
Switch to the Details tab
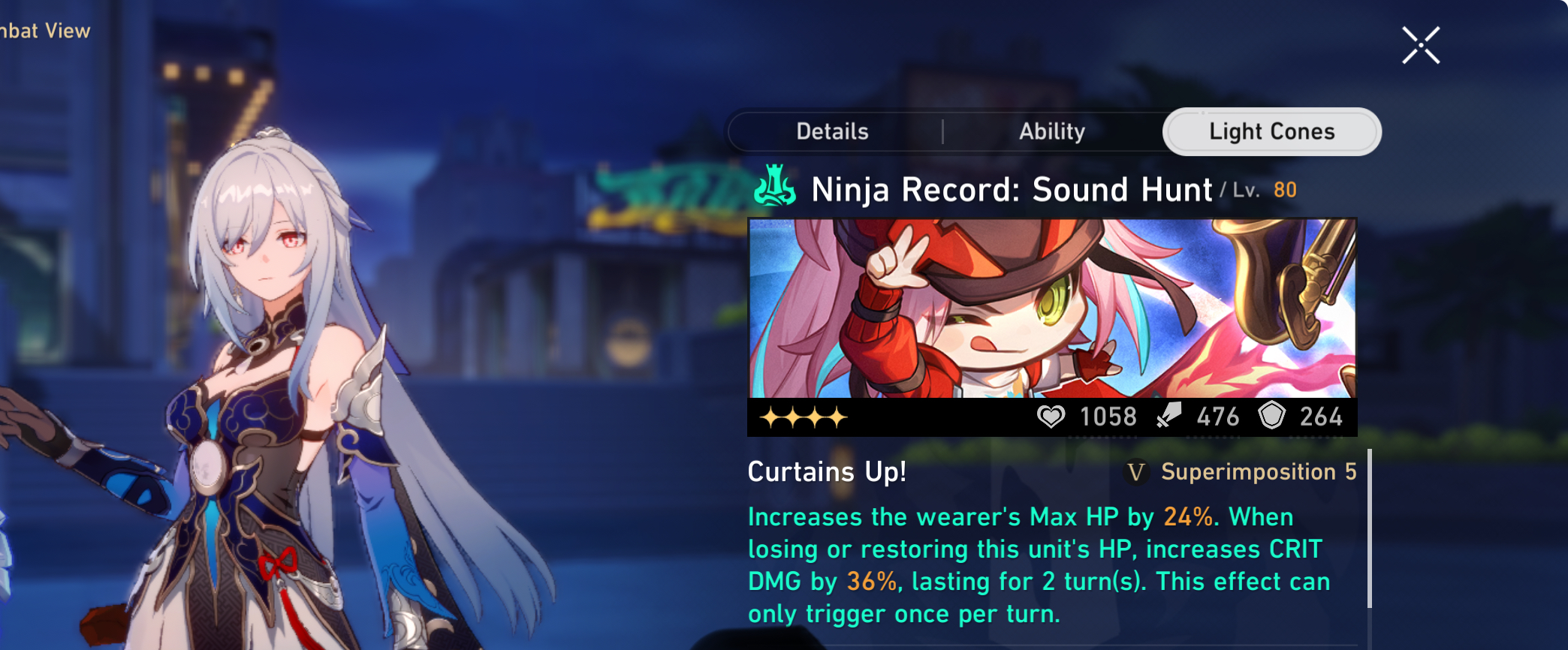(832, 131)
